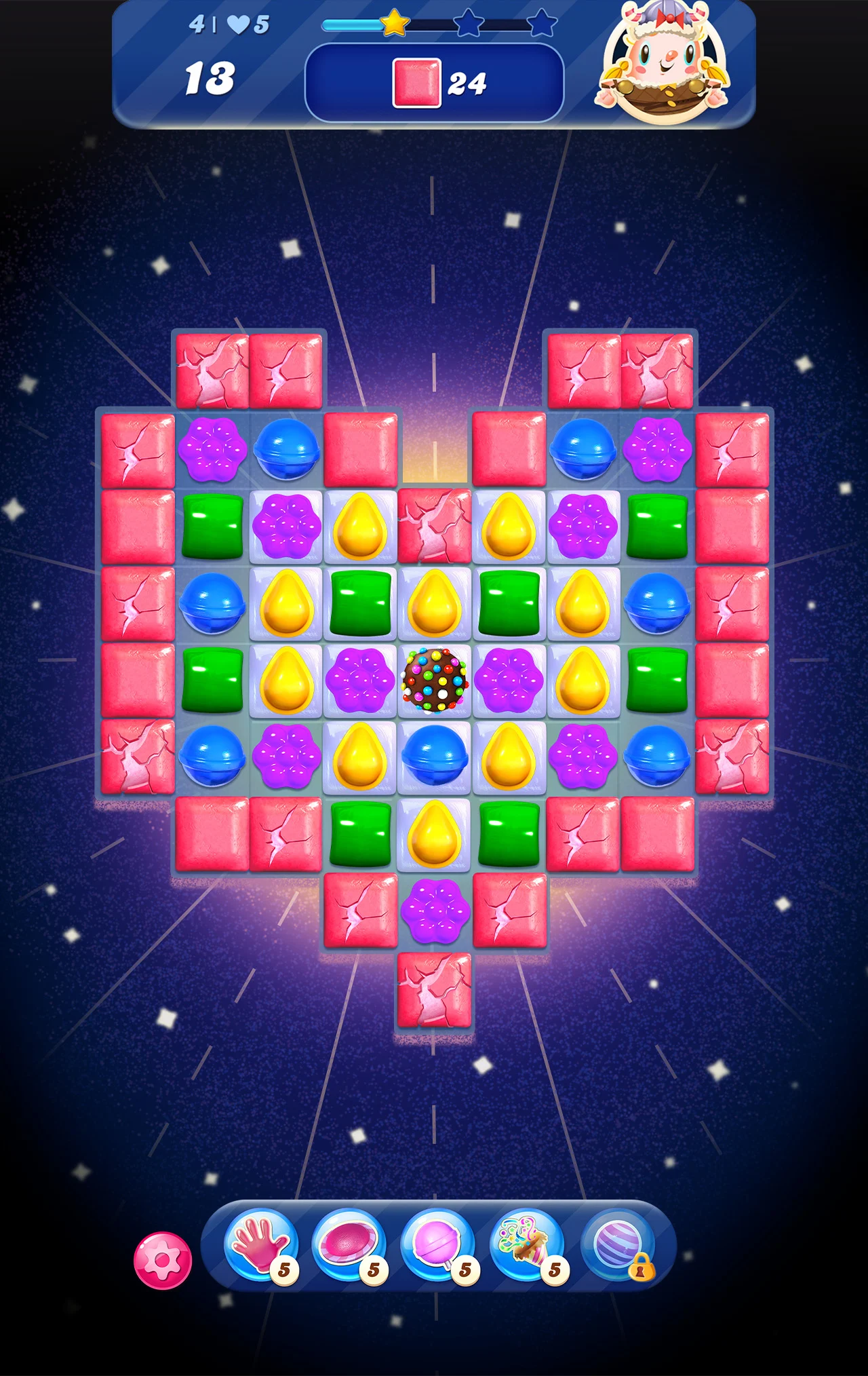The image size is (868, 1376).
Task: Choose the purple candy right of color bomb
Action: coord(509,680)
